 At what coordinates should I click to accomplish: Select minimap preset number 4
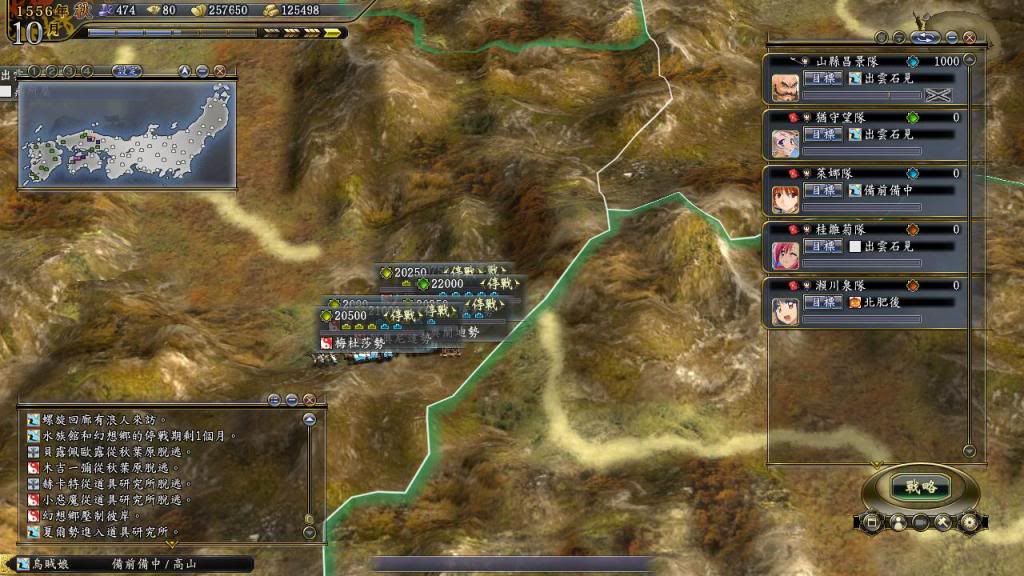86,71
